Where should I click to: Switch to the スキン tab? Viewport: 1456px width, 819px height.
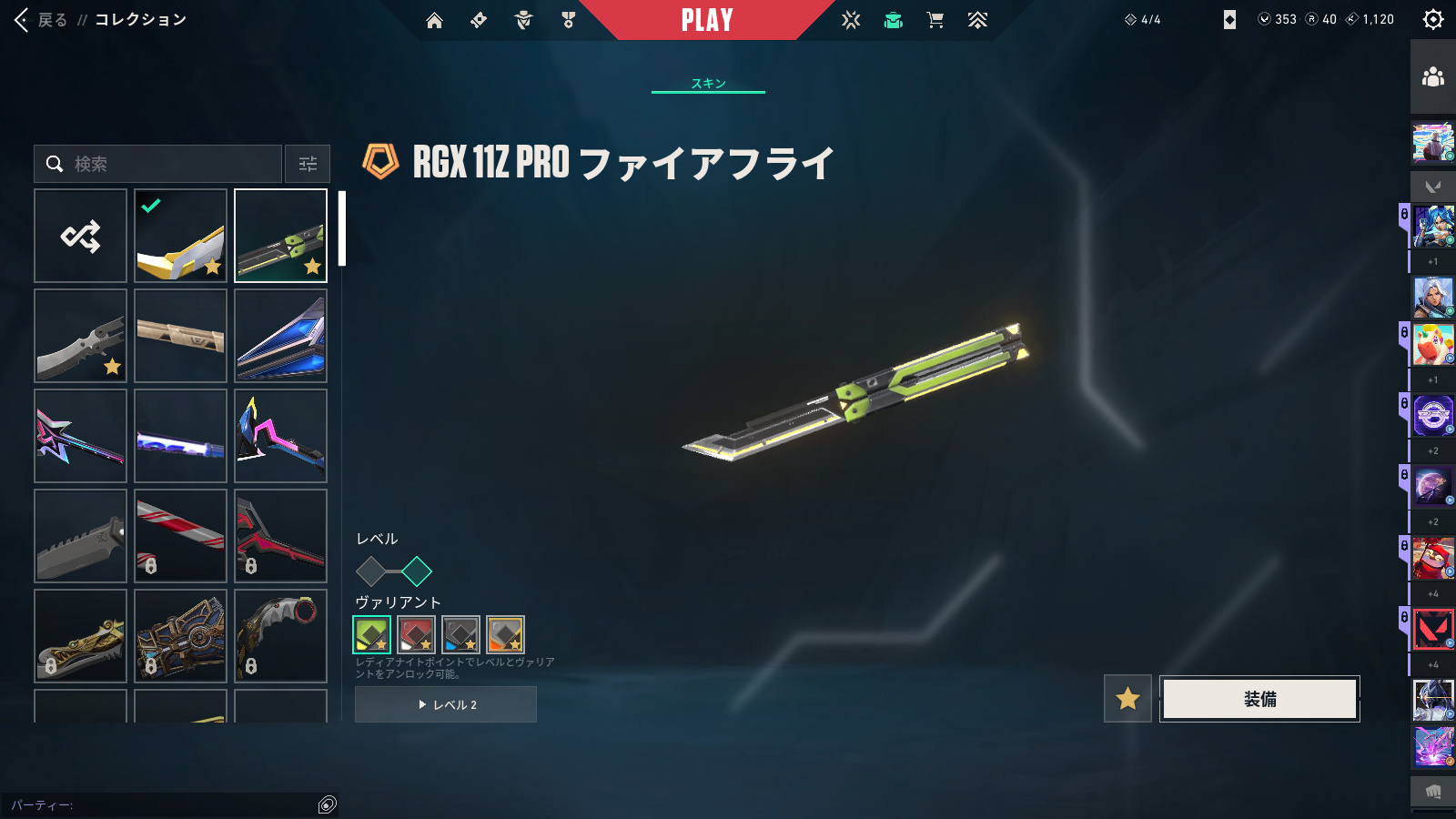point(708,83)
